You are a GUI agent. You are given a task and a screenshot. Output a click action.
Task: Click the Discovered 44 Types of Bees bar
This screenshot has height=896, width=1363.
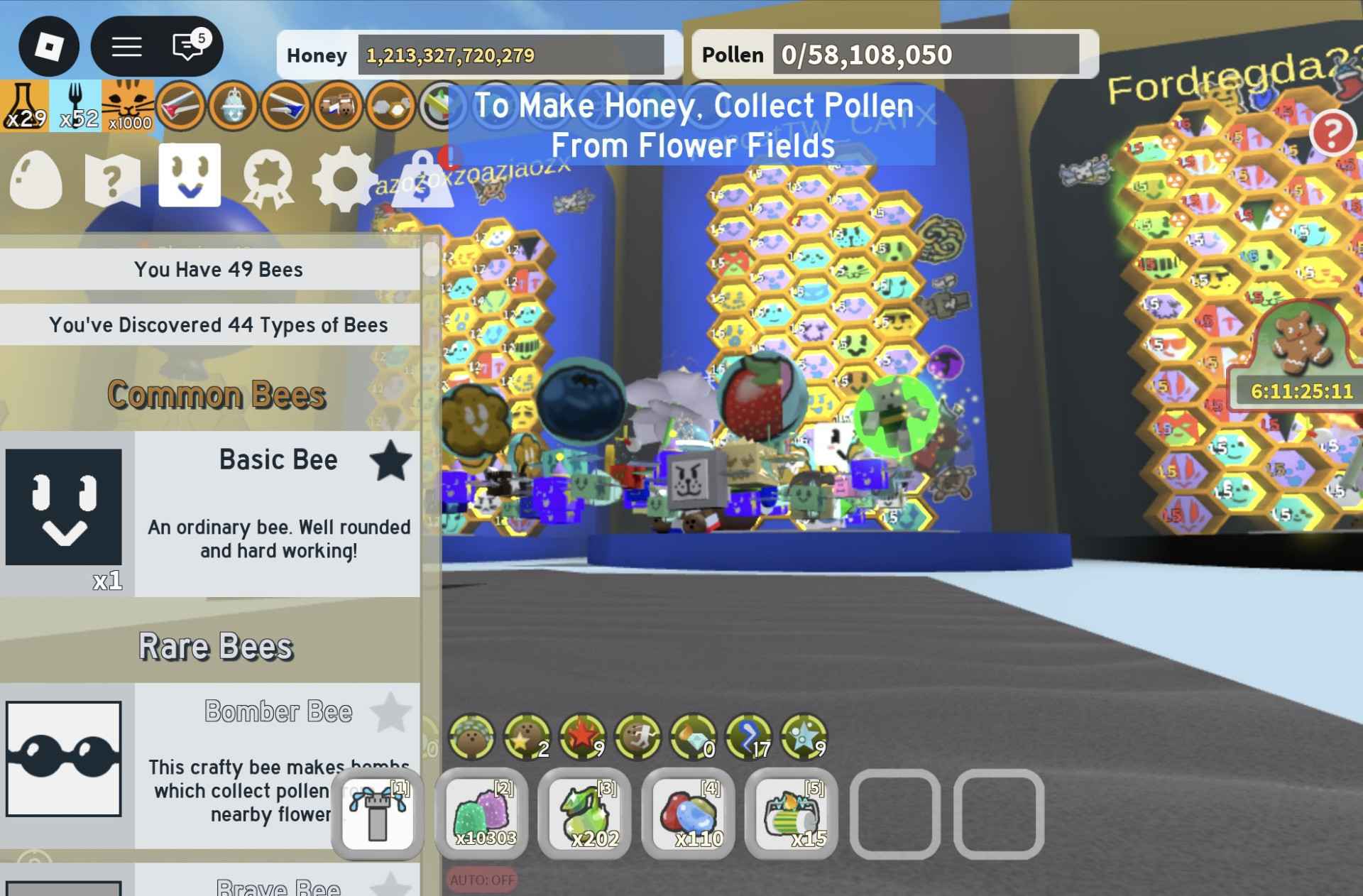pos(219,325)
